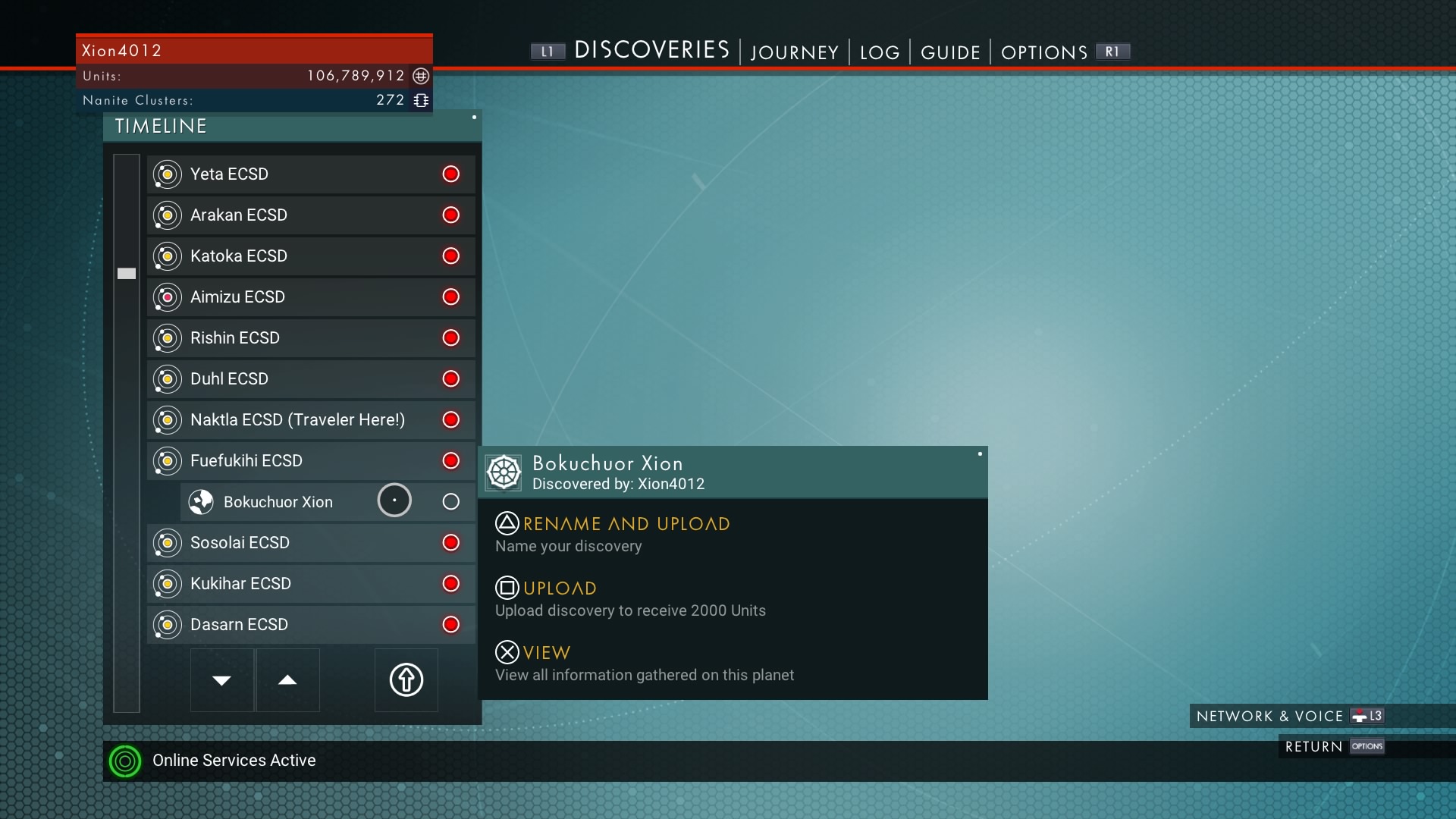
Task: Open the Options tab
Action: 1044,52
